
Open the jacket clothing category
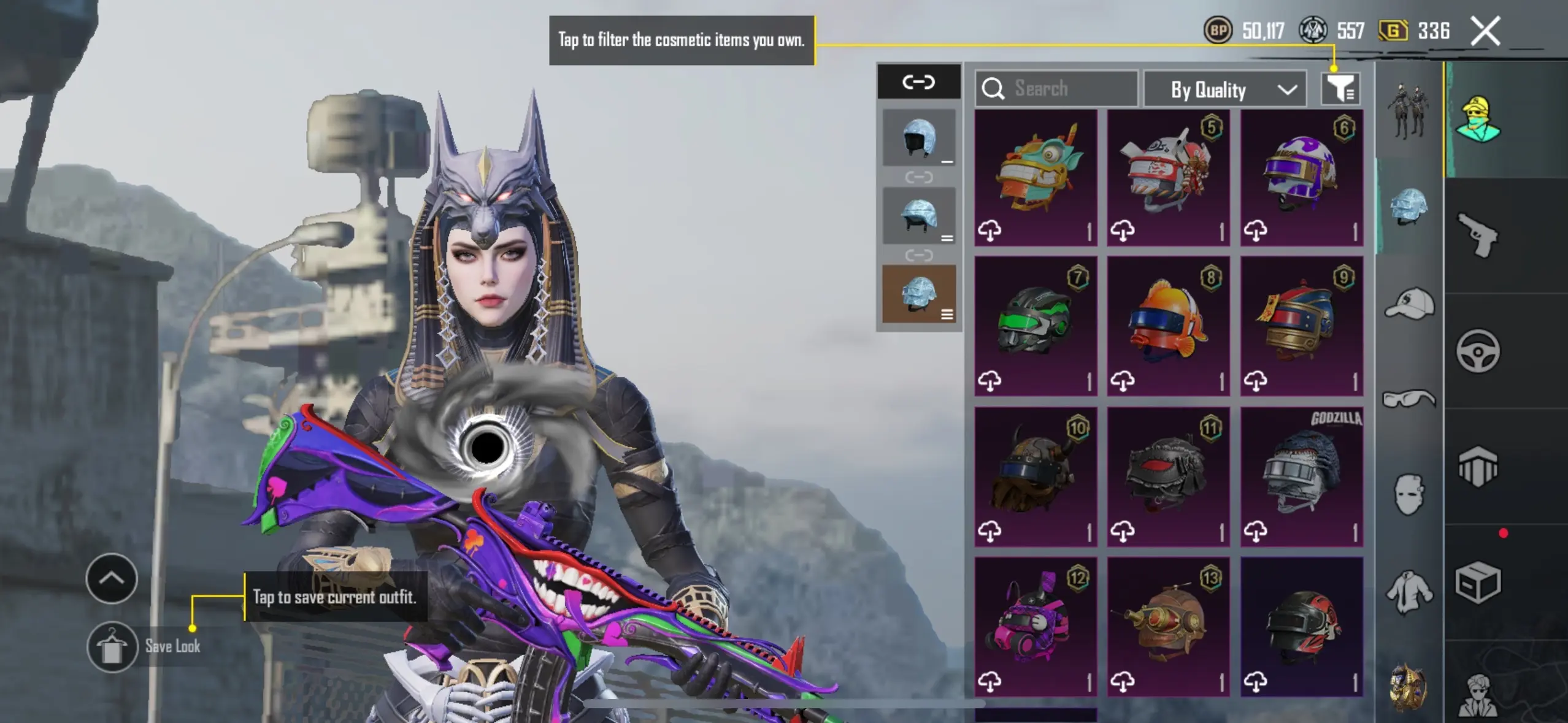pyautogui.click(x=1409, y=592)
